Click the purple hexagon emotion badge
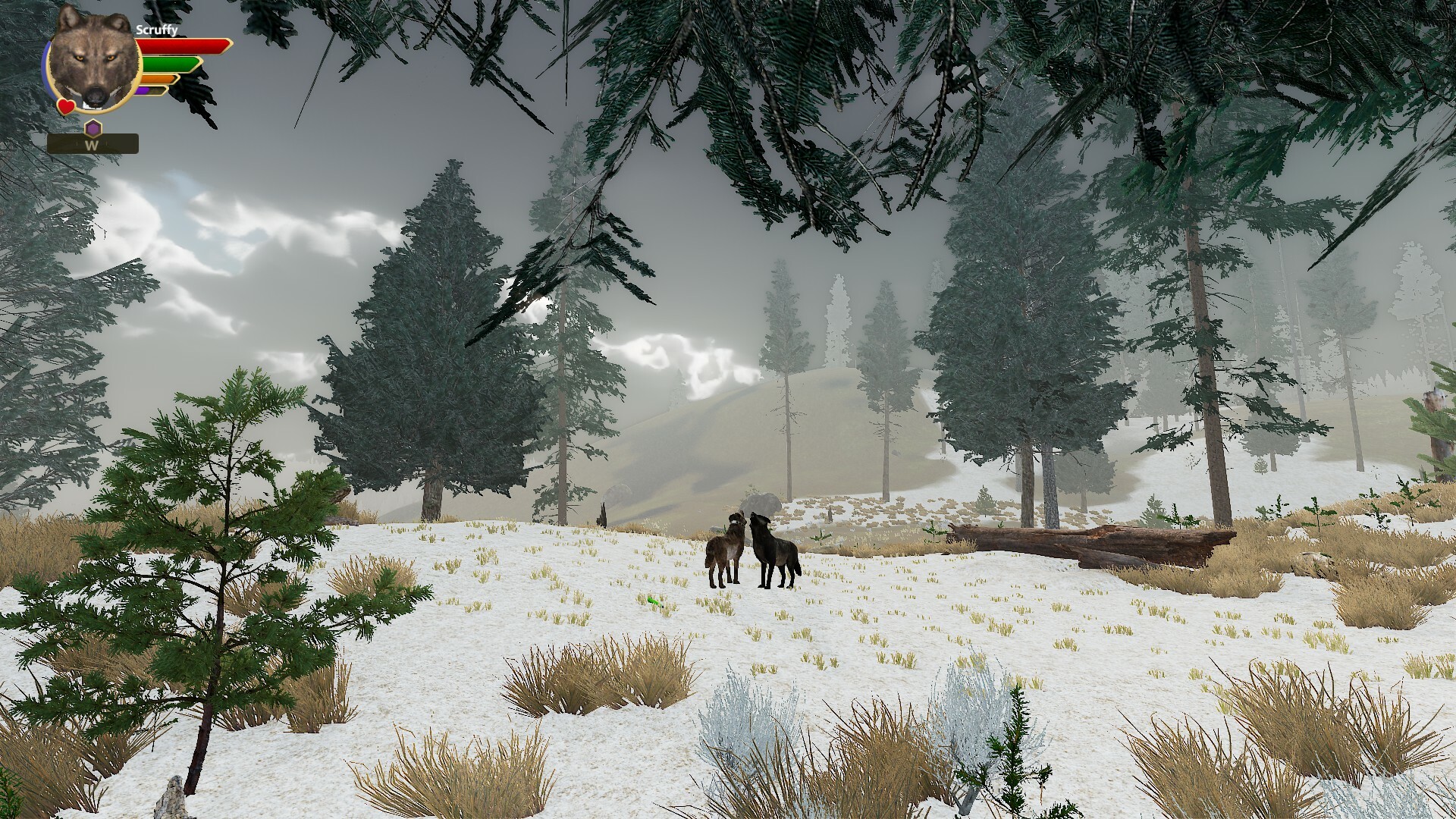The height and width of the screenshot is (819, 1456). (x=93, y=127)
